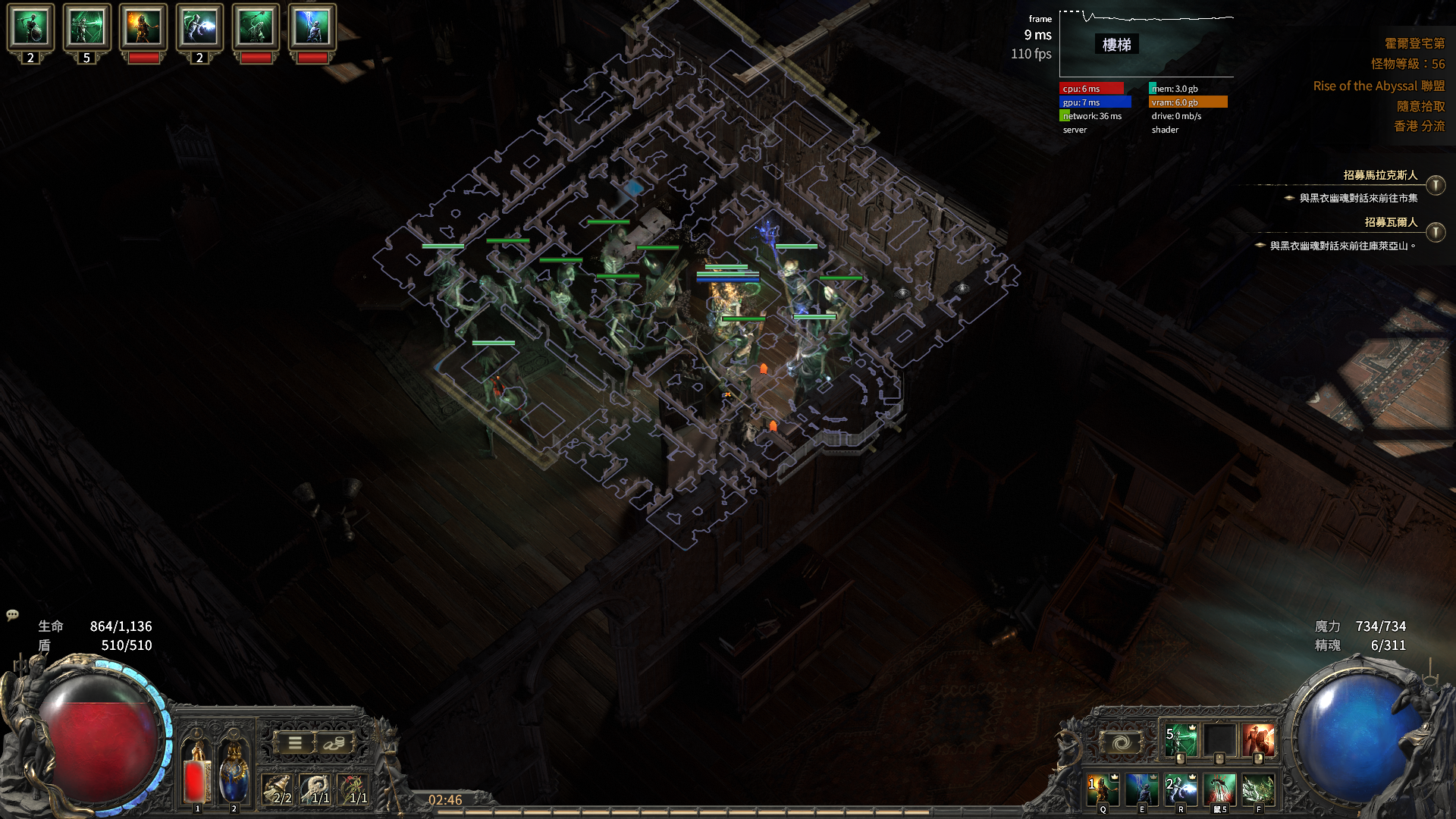Screen dimensions: 1456x819
Task: Activate the lightning caster skill on E
Action: click(x=1141, y=789)
